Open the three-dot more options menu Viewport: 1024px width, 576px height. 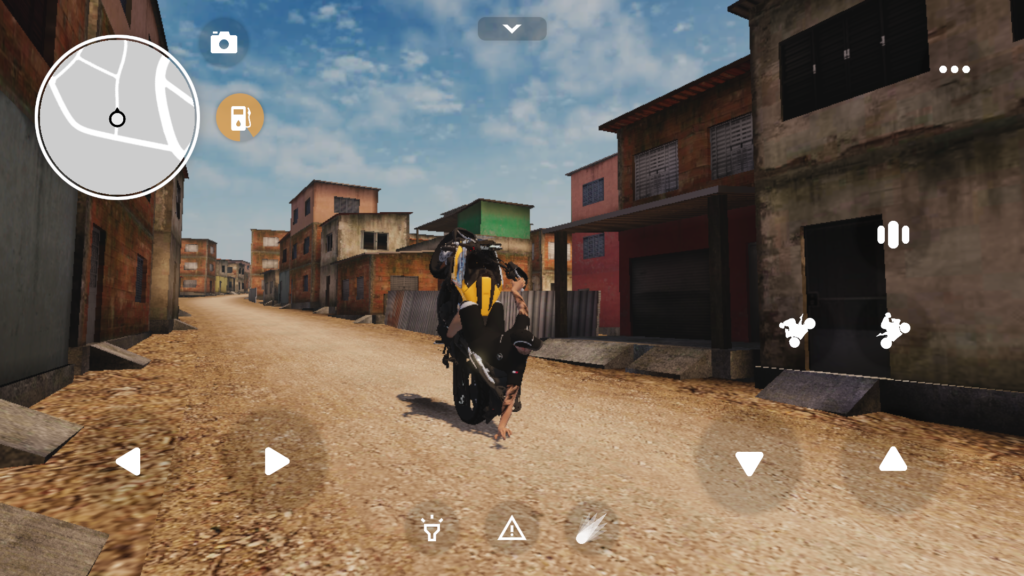954,69
